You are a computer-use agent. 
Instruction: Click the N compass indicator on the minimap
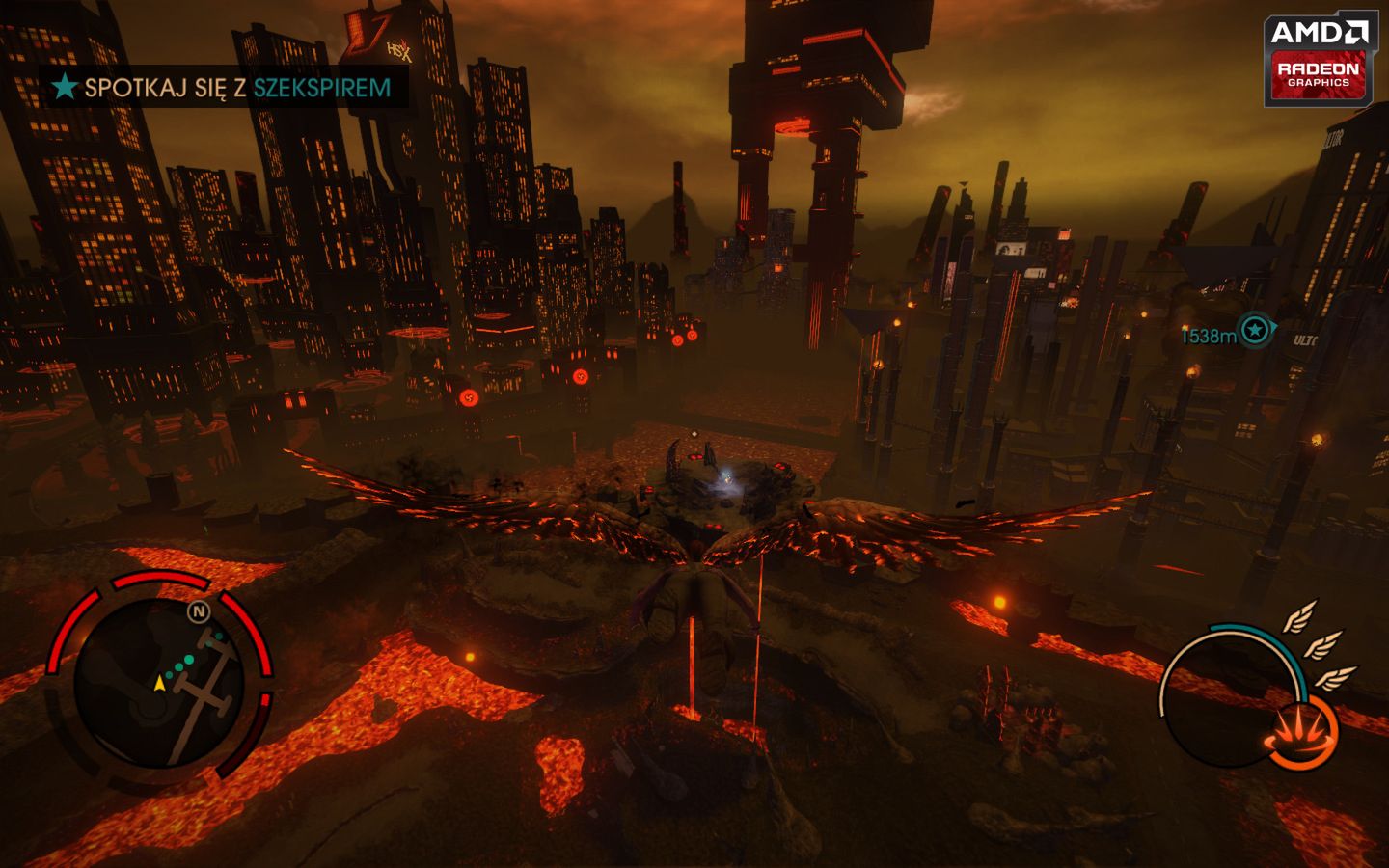coord(198,612)
